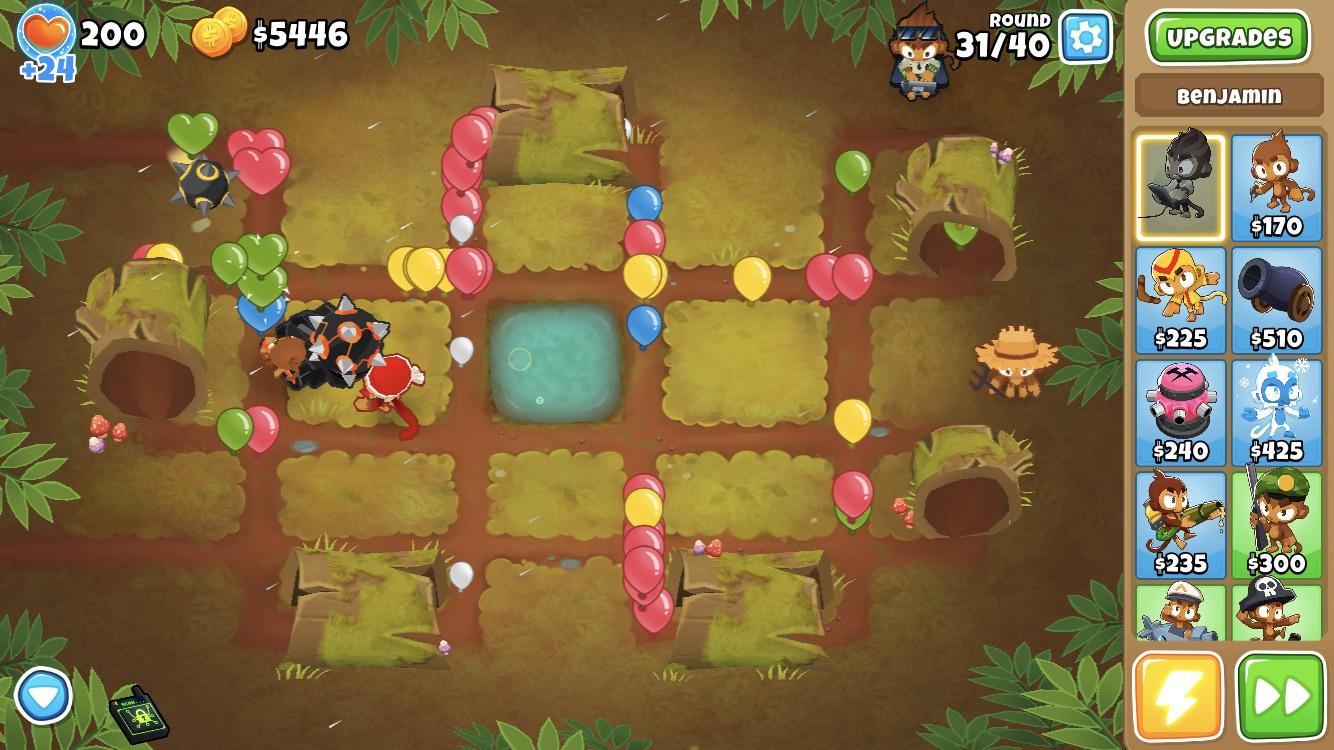Click the Benjamin hero name banner

pyautogui.click(x=1227, y=96)
